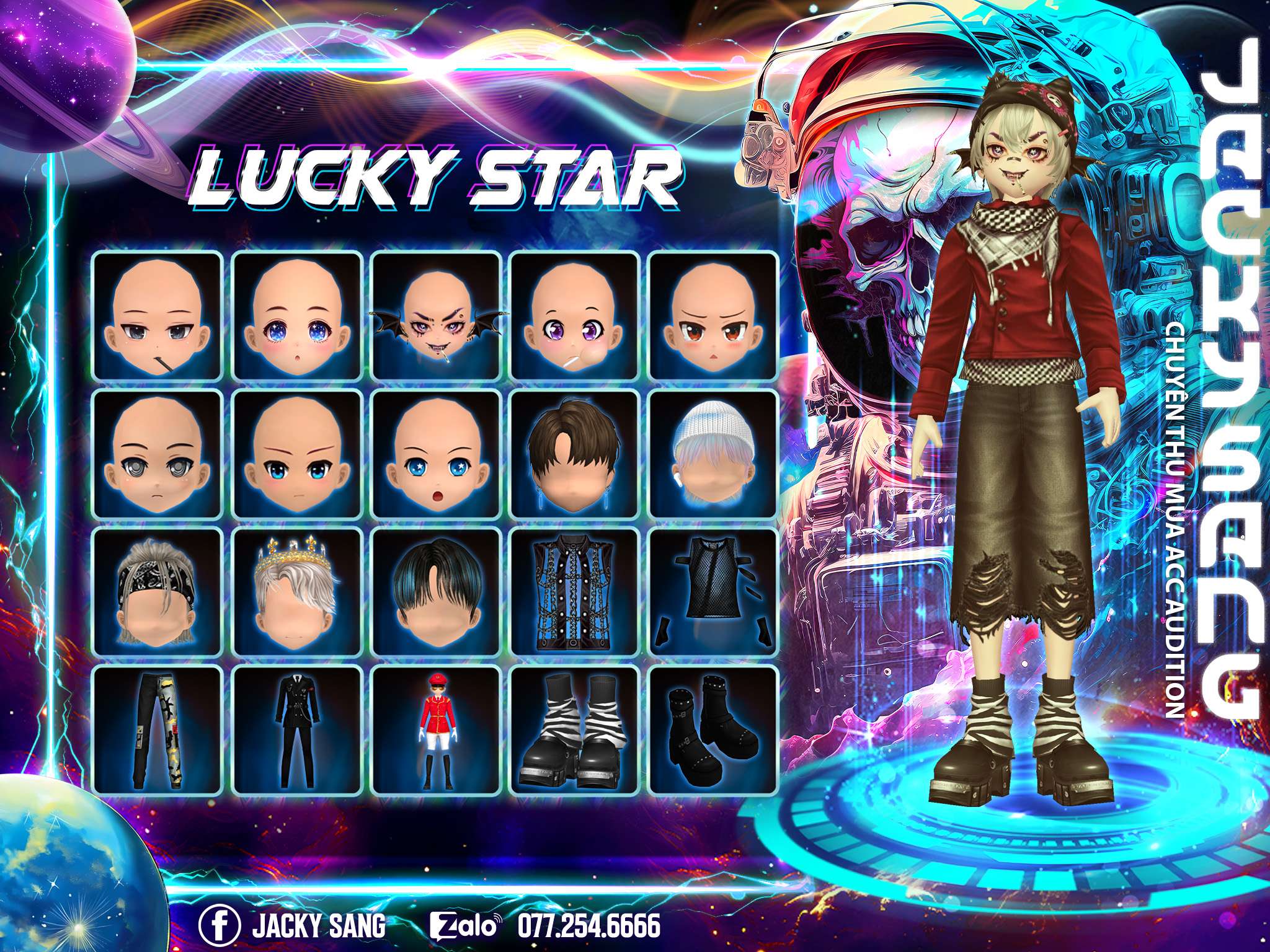Select the brown parted hairstyle tile
The image size is (1270, 952).
click(574, 454)
